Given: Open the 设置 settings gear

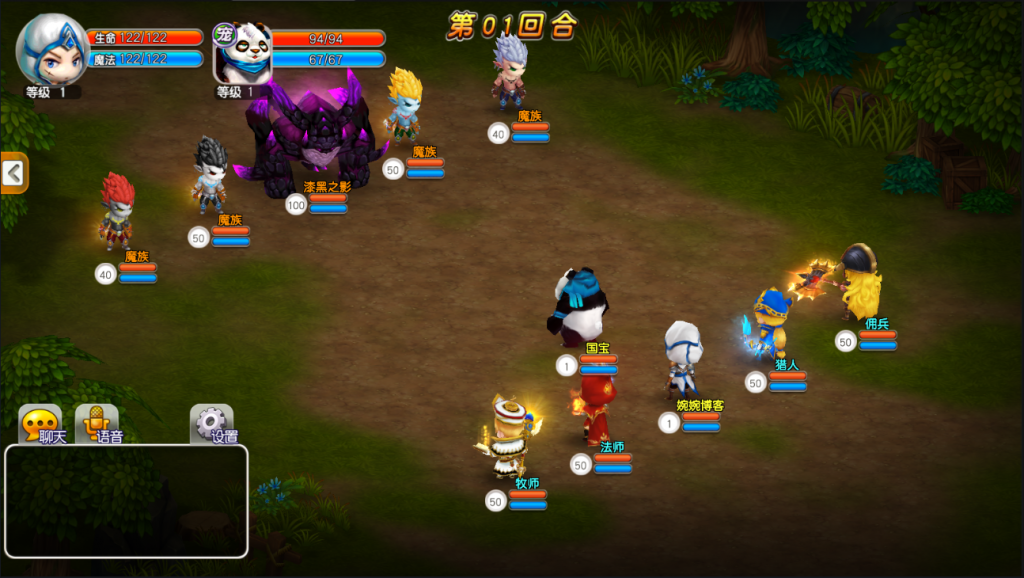Looking at the screenshot, I should 212,425.
